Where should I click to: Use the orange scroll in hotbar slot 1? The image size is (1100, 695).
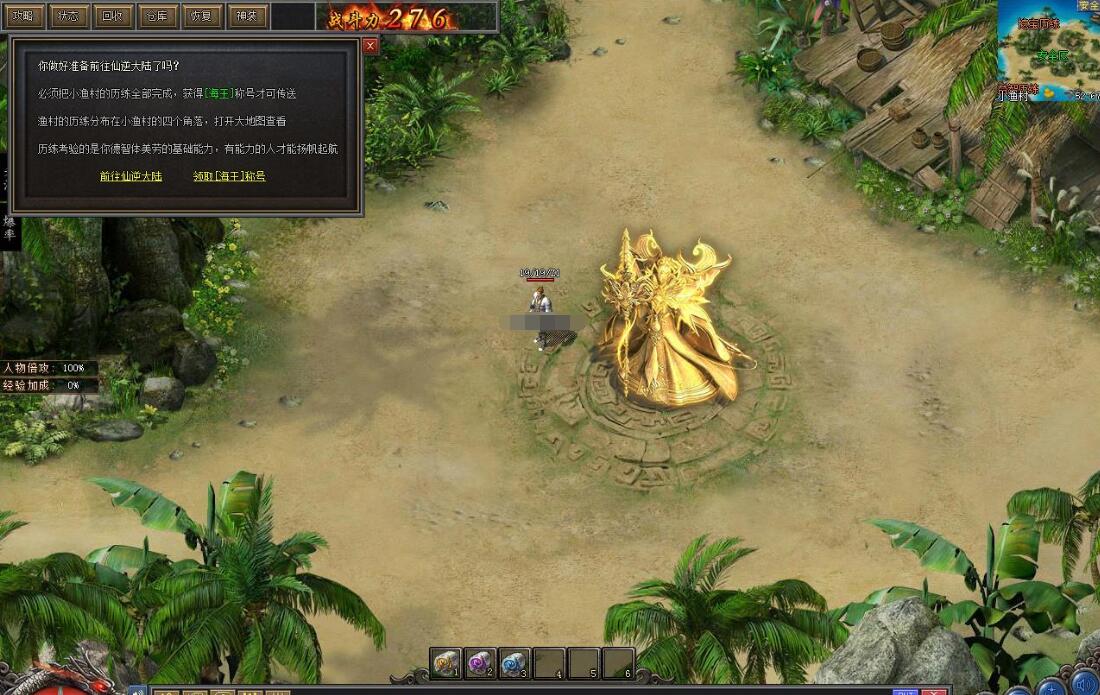point(447,662)
